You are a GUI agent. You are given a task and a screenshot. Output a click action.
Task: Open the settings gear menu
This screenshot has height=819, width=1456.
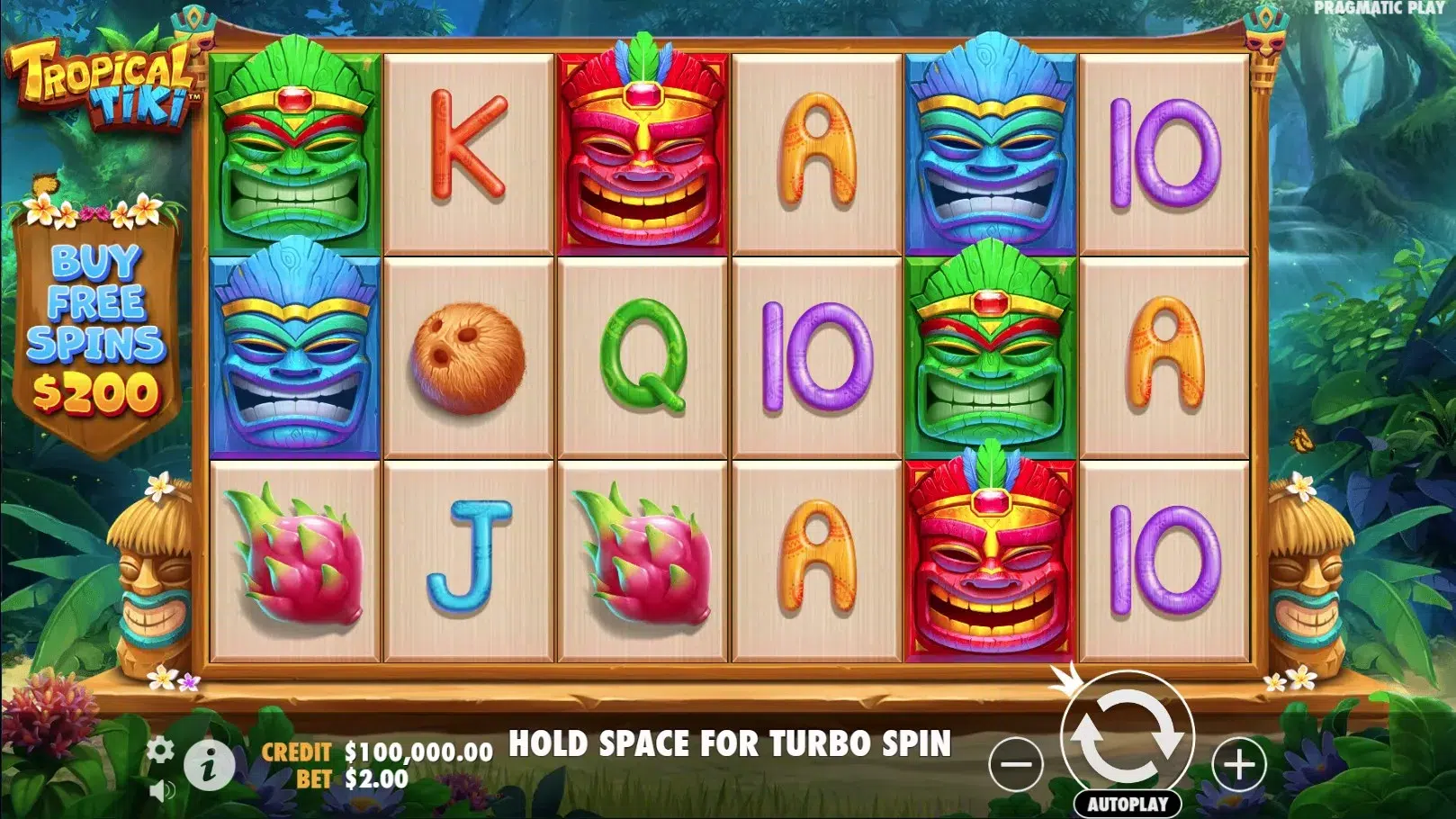tap(160, 750)
